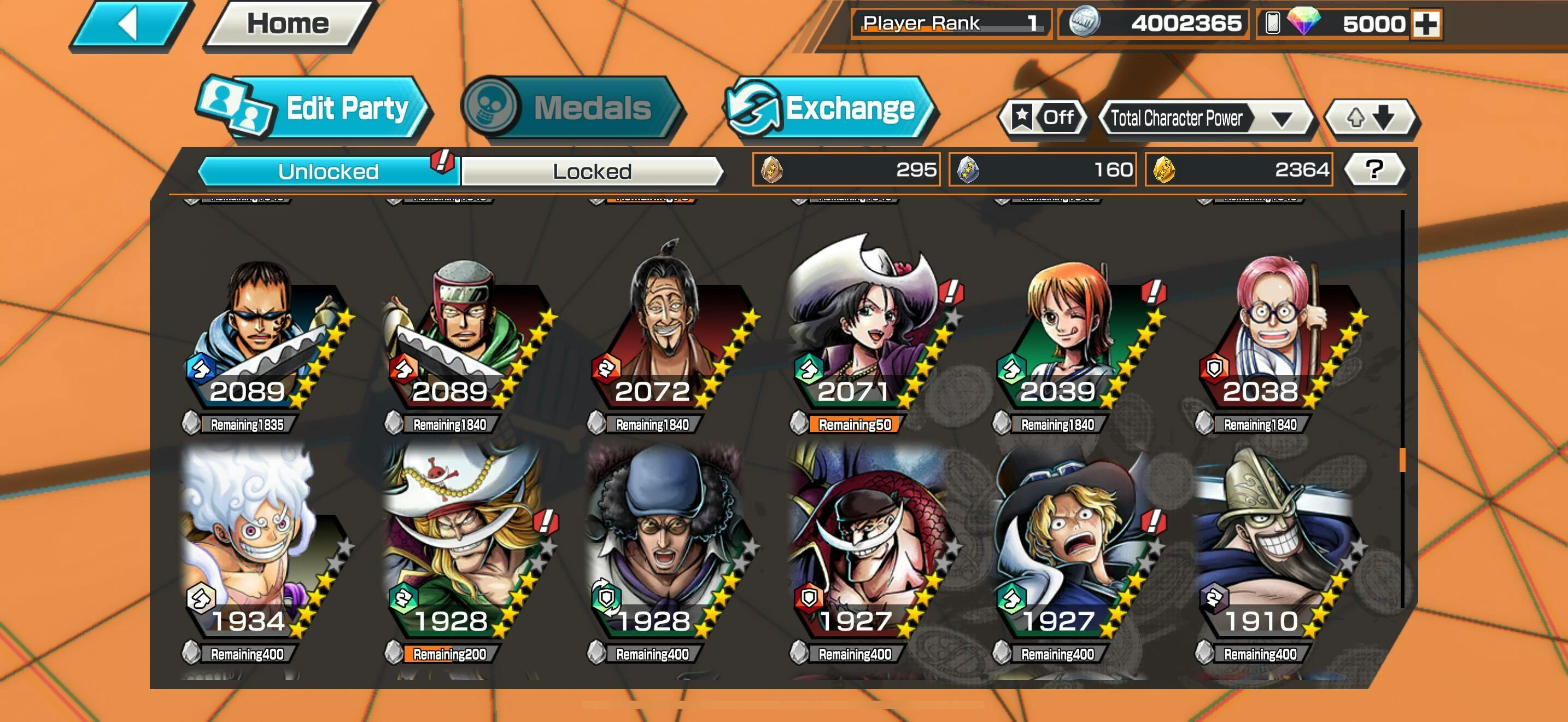
Task: Show help with the question mark button
Action: tap(1374, 169)
